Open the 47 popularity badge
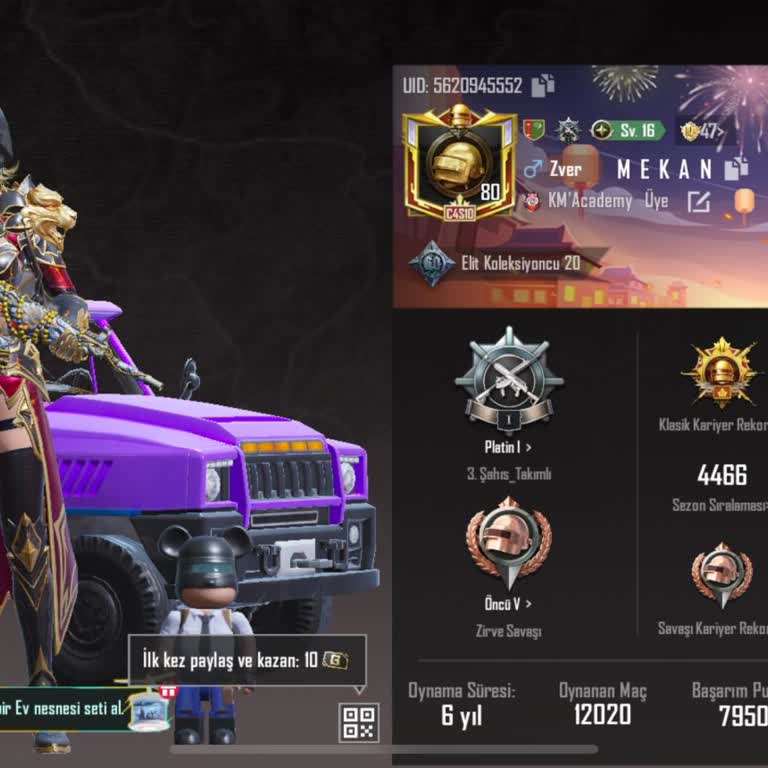 tap(701, 131)
